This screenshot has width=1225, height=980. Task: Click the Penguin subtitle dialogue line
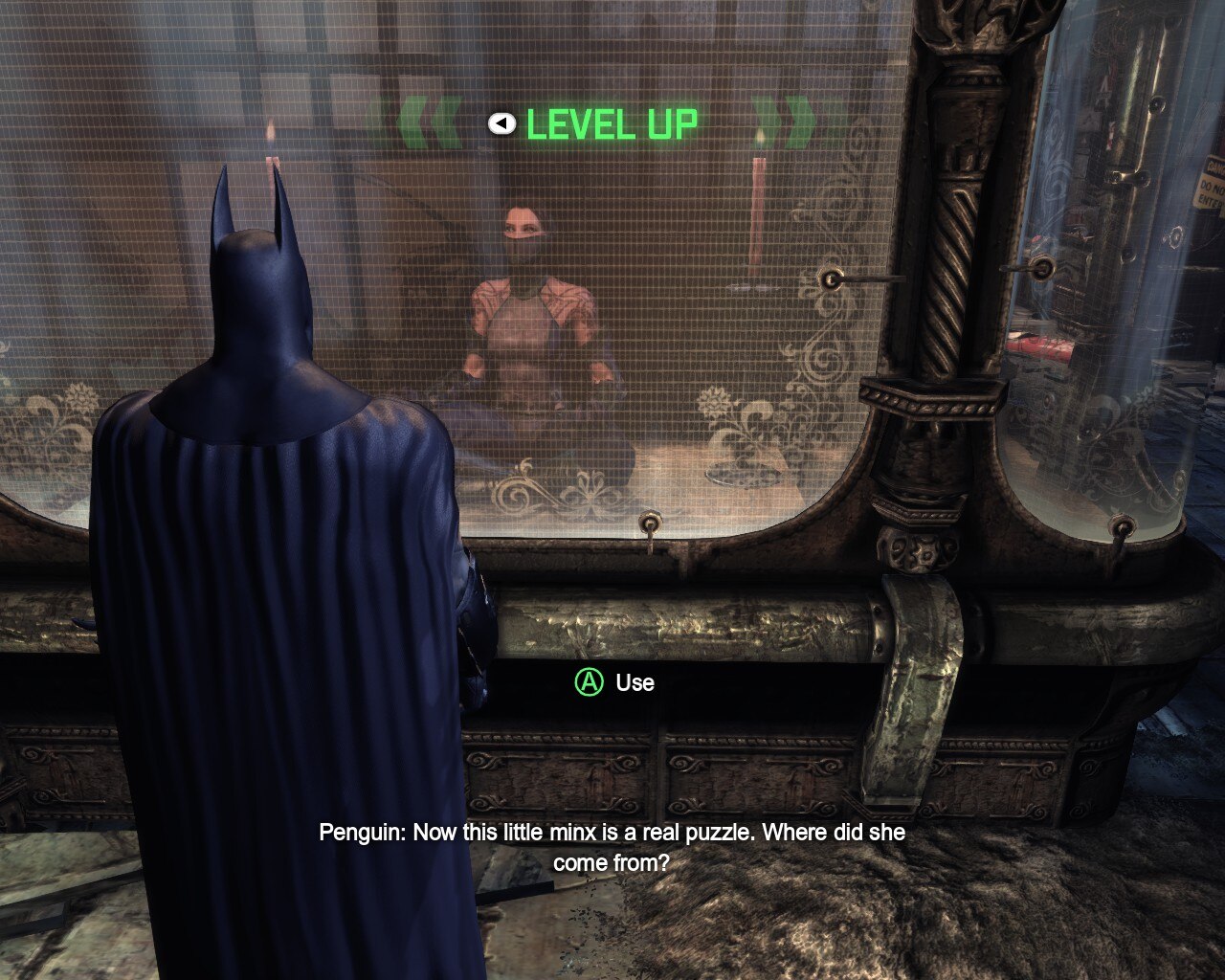click(611, 847)
